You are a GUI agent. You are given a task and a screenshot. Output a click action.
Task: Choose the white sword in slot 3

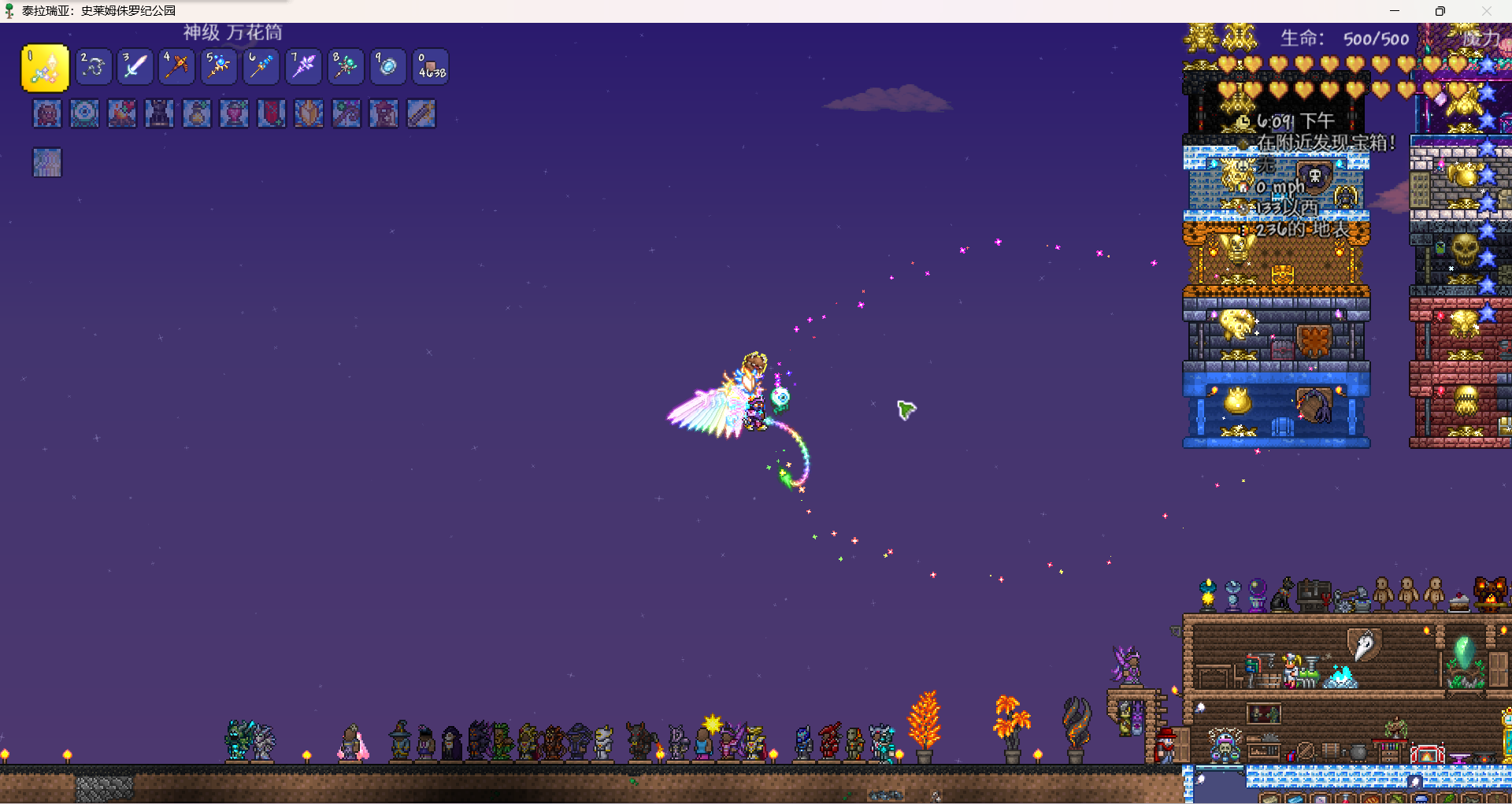tap(135, 67)
